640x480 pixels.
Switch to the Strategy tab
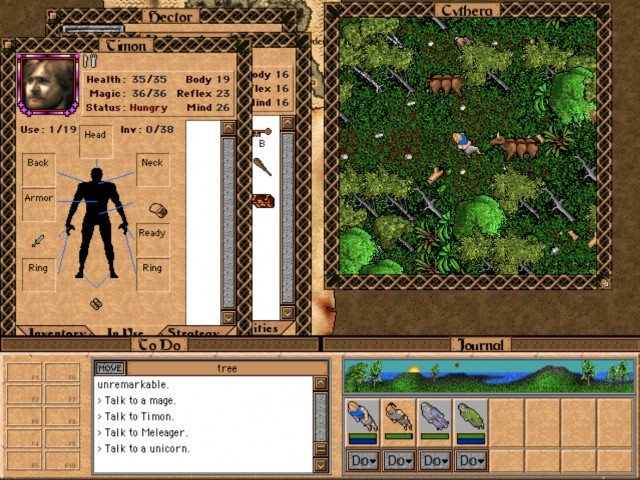[x=194, y=332]
